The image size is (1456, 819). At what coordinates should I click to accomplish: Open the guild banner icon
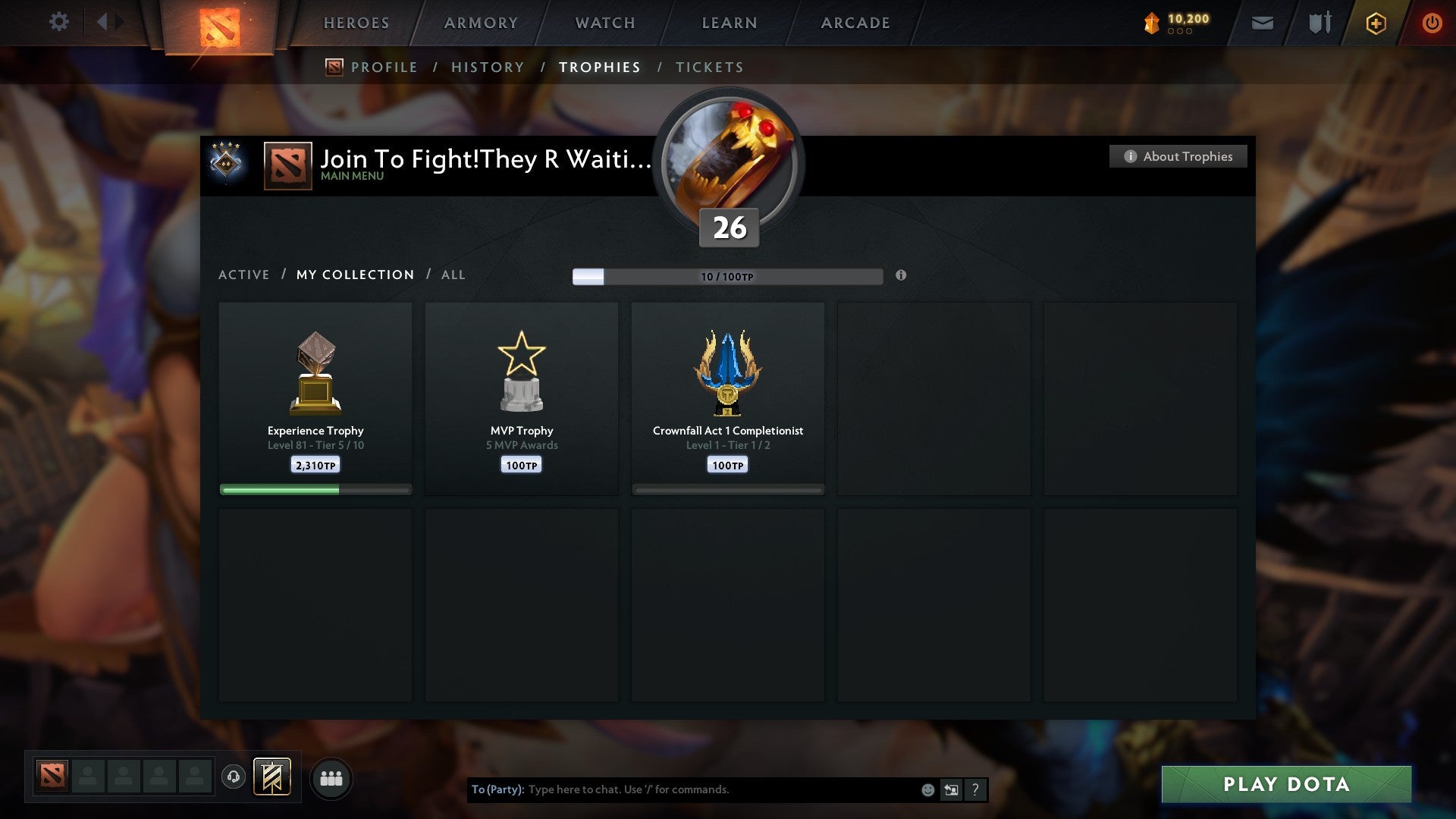tap(273, 777)
